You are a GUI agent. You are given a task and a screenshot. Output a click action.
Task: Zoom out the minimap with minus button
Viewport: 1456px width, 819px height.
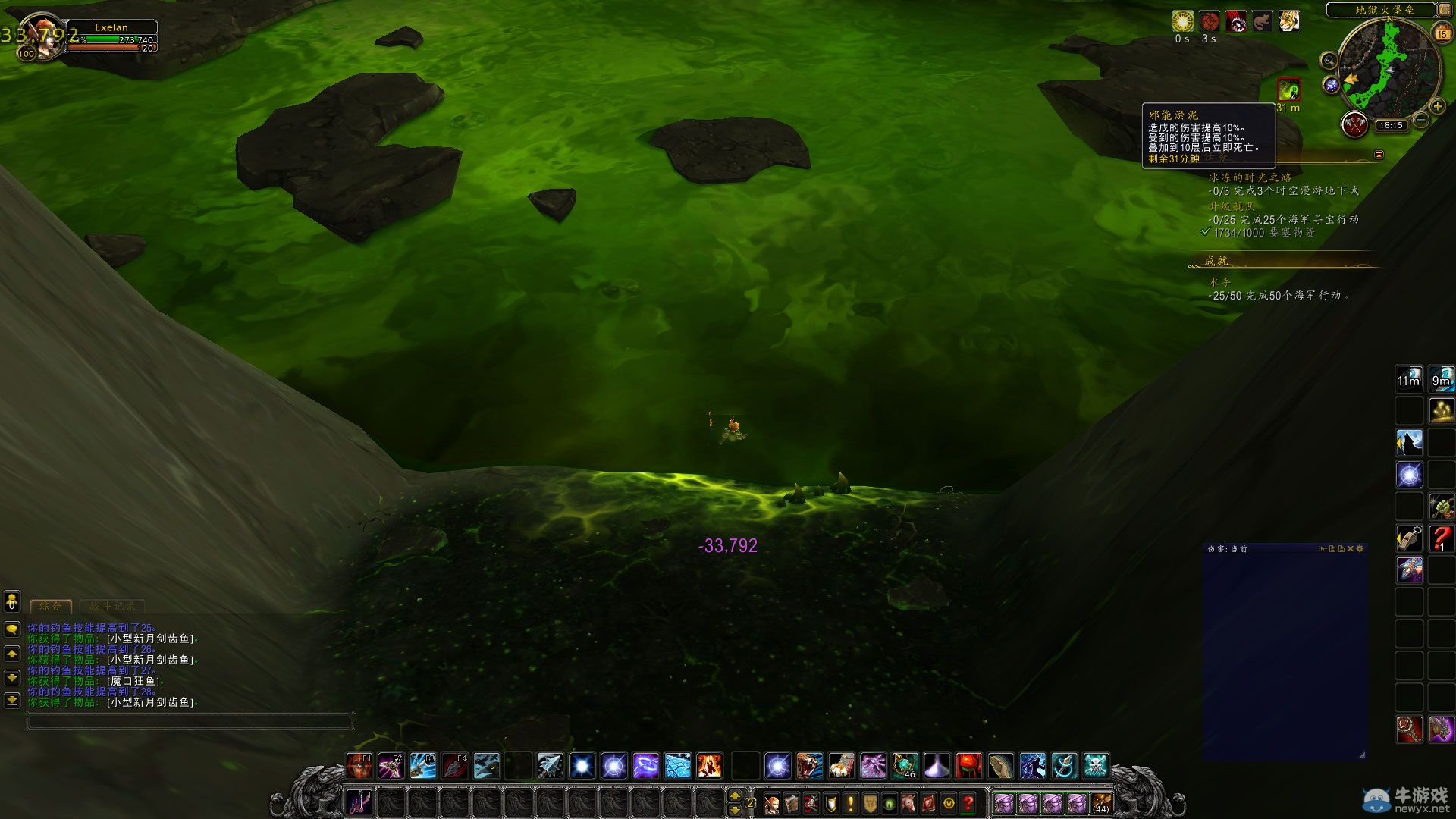(1421, 120)
